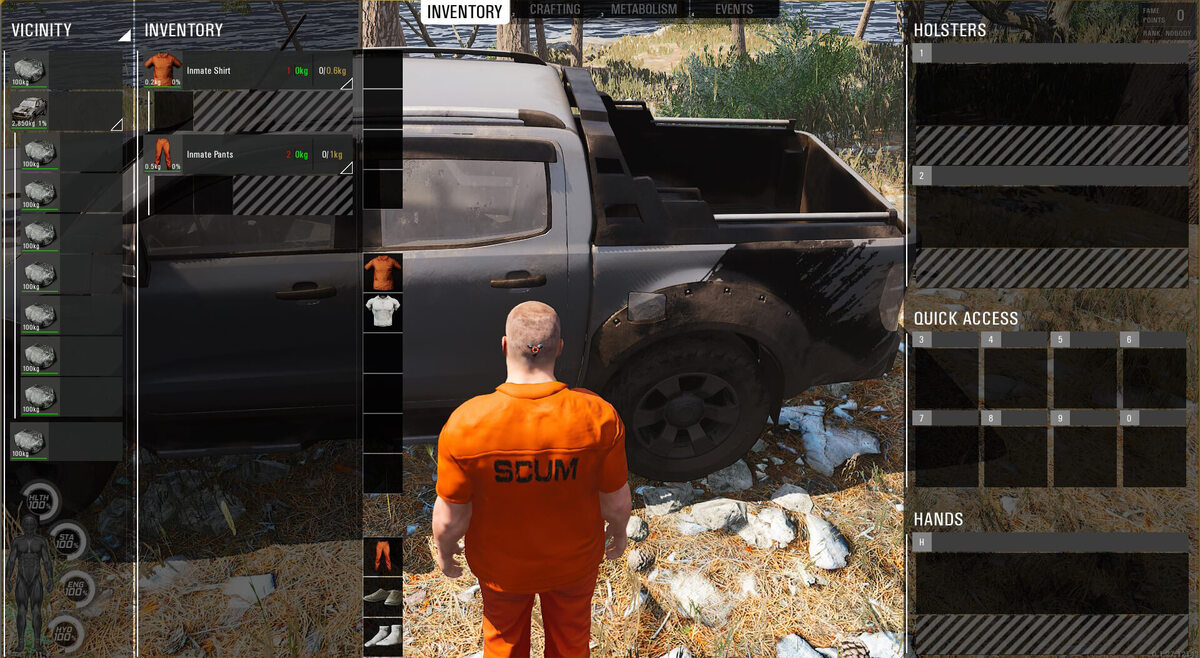Show the Events tab
The width and height of the screenshot is (1200, 658).
[x=734, y=10]
